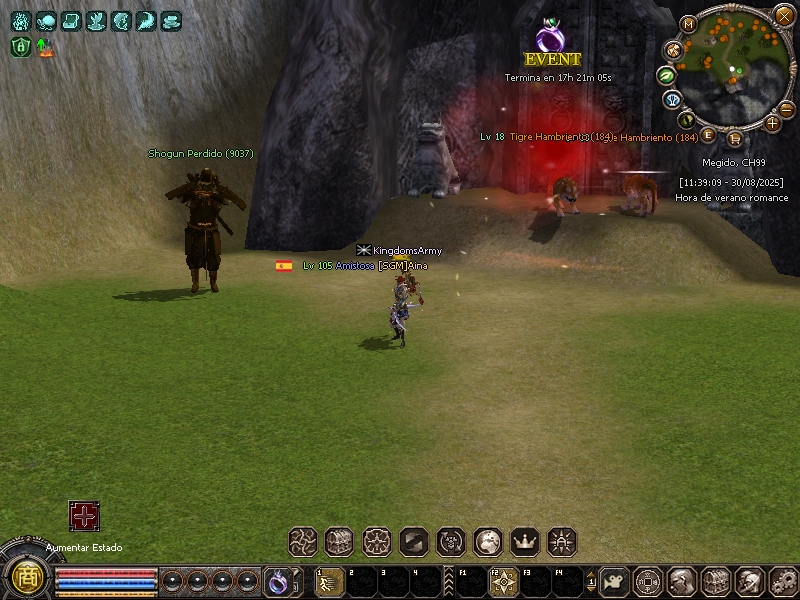Click the crescent moon buff icon
The width and height of the screenshot is (800, 600).
146,21
